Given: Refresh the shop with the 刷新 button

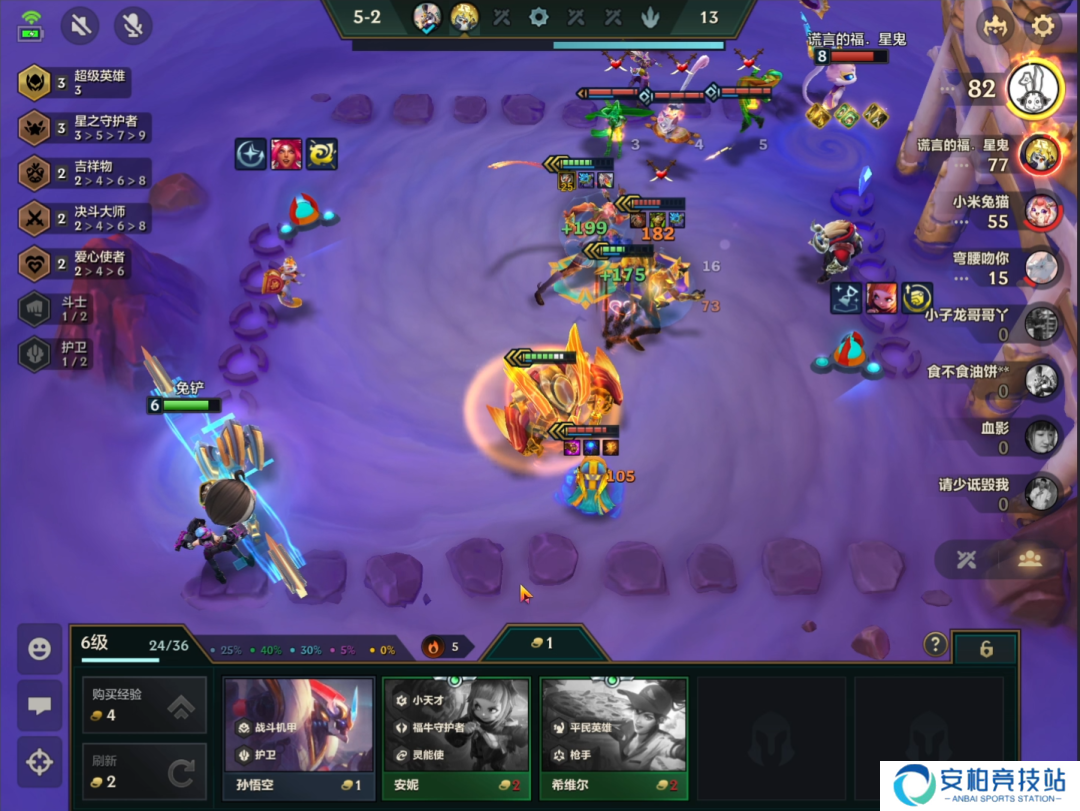Looking at the screenshot, I should (x=144, y=771).
